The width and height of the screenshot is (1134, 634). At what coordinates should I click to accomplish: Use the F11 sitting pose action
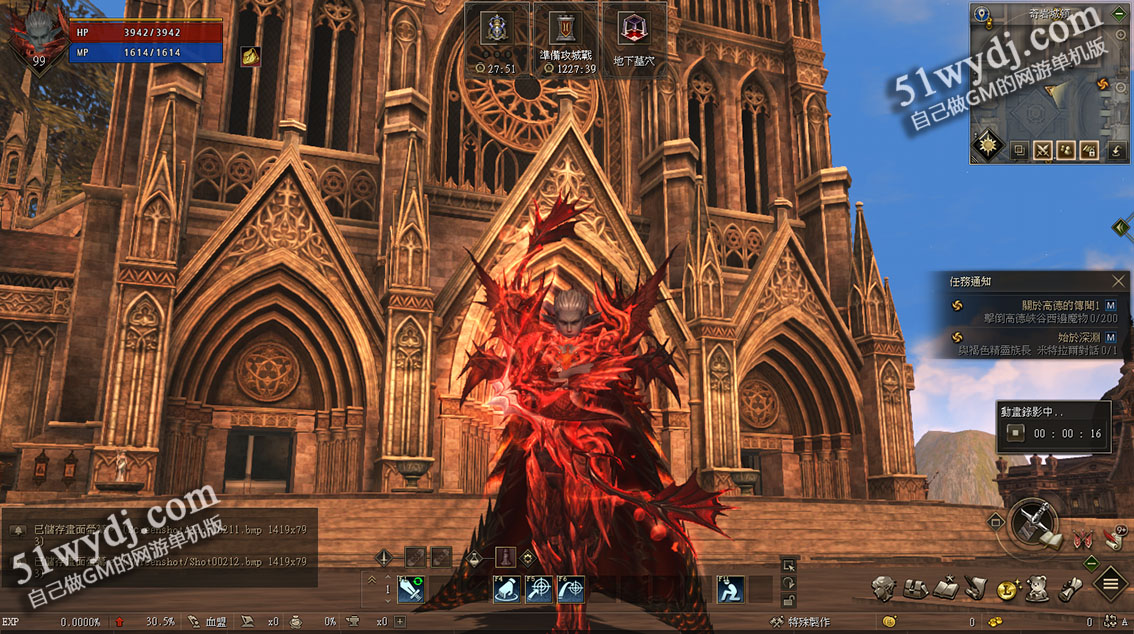pos(731,590)
